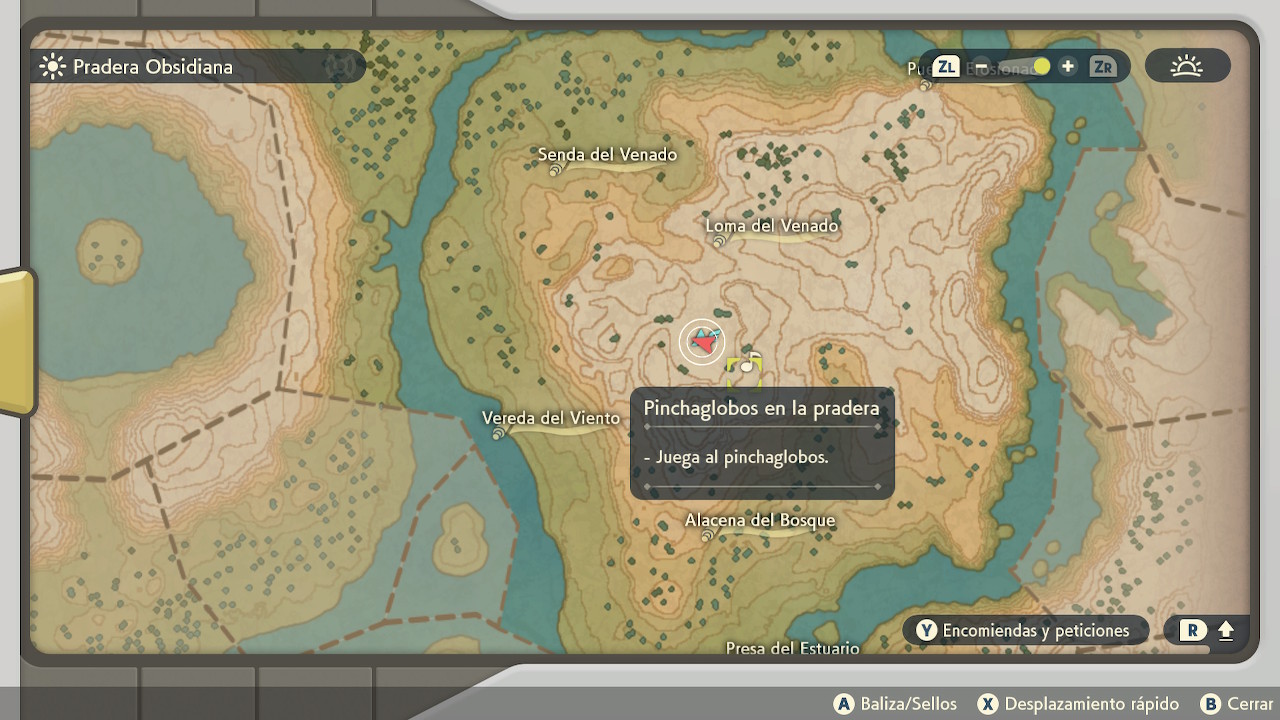The width and height of the screenshot is (1280, 720).
Task: Select the Presa del Estuario map label
Action: coord(792,648)
